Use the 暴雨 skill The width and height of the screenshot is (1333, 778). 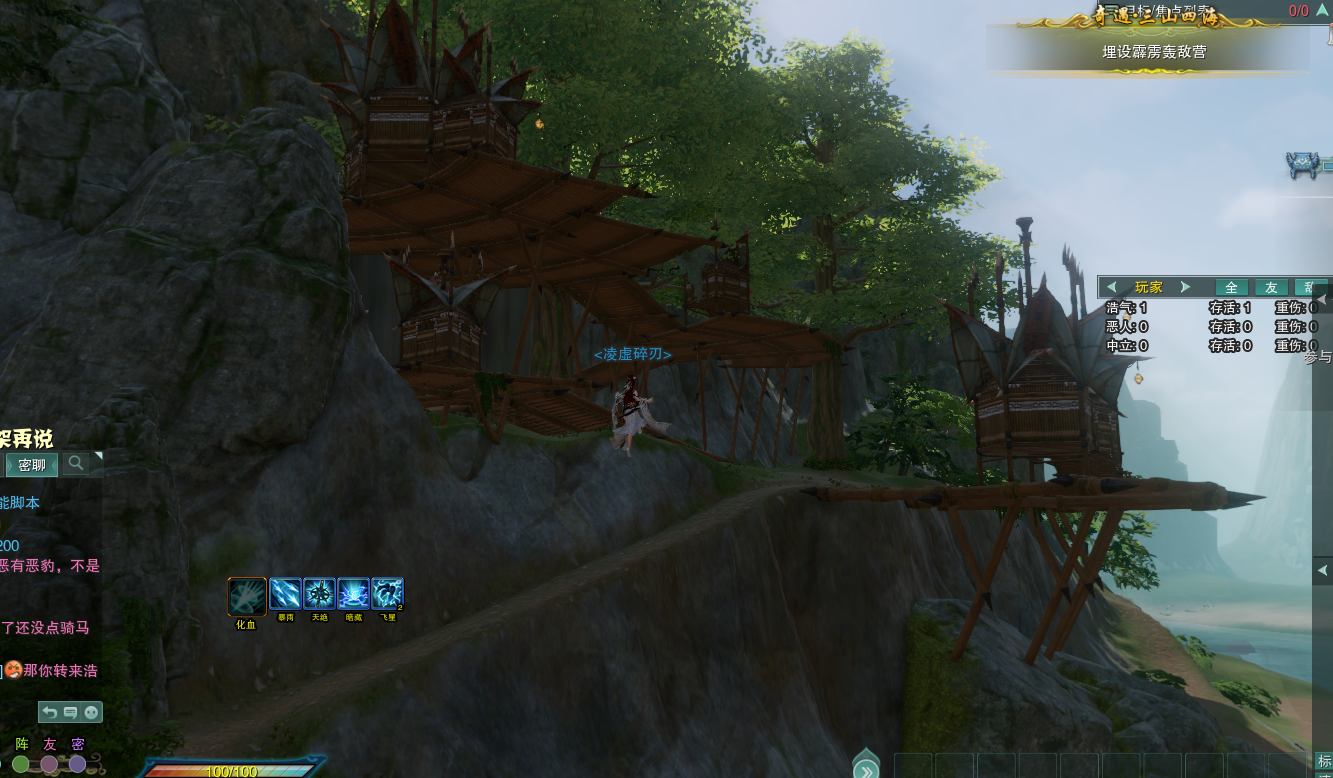pyautogui.click(x=285, y=594)
